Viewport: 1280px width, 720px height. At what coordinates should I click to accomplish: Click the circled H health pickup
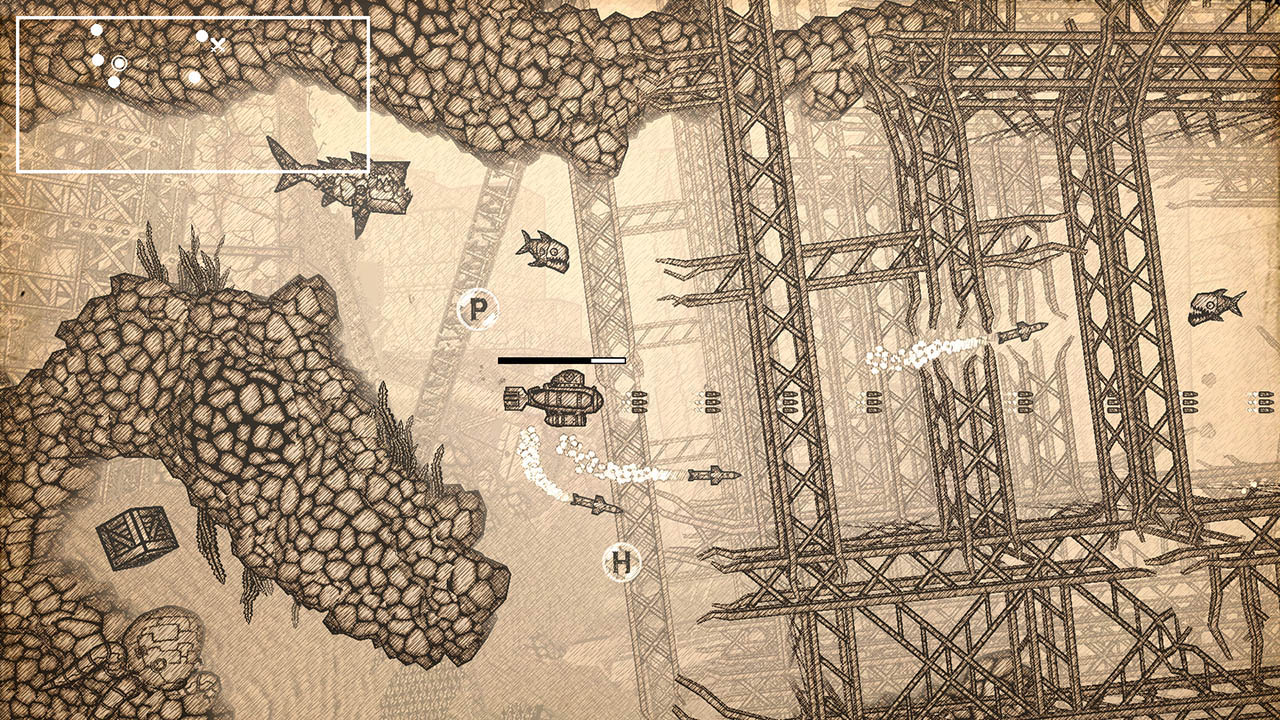pyautogui.click(x=624, y=562)
